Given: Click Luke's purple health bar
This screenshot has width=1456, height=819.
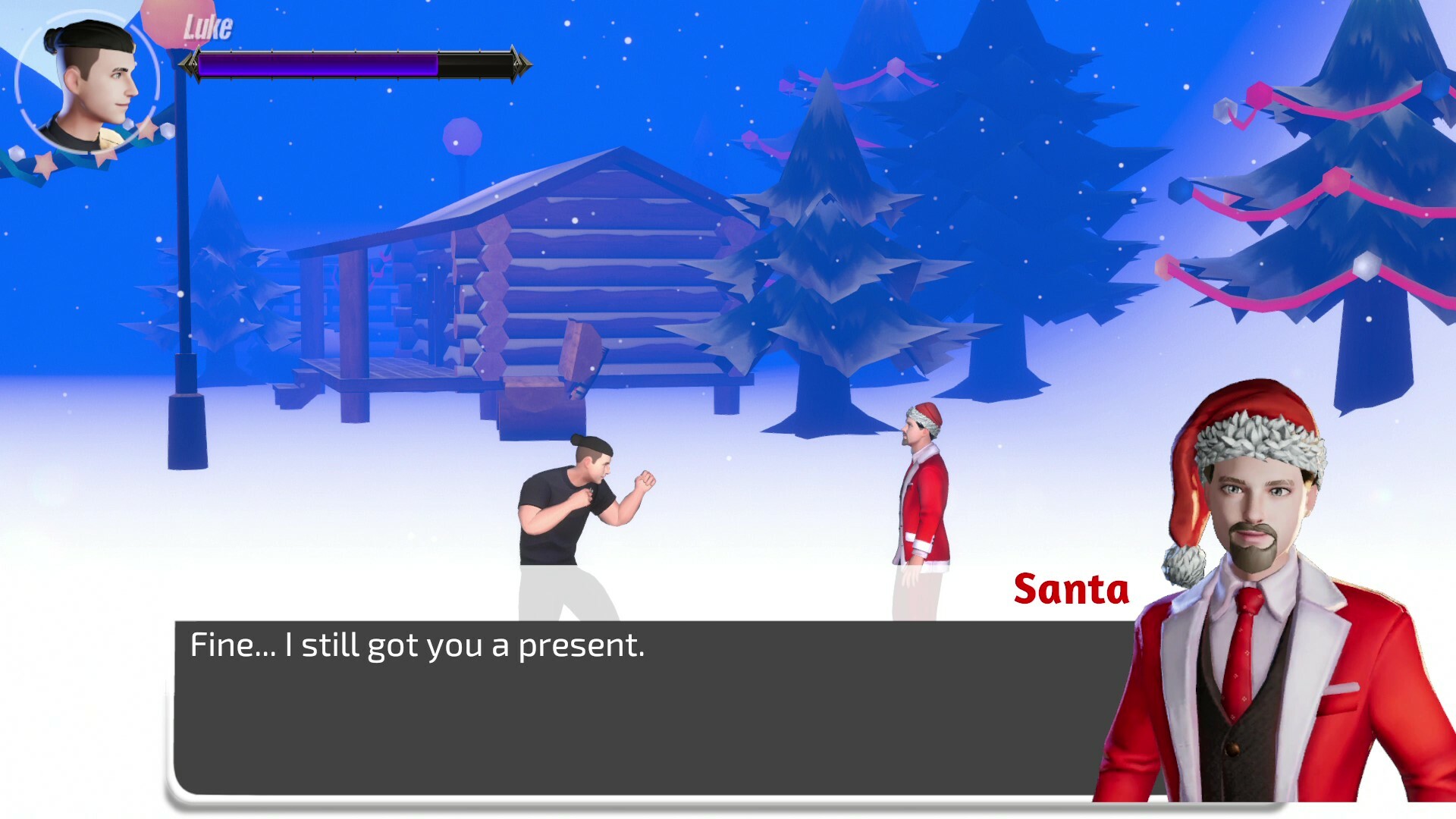Looking at the screenshot, I should tap(318, 66).
